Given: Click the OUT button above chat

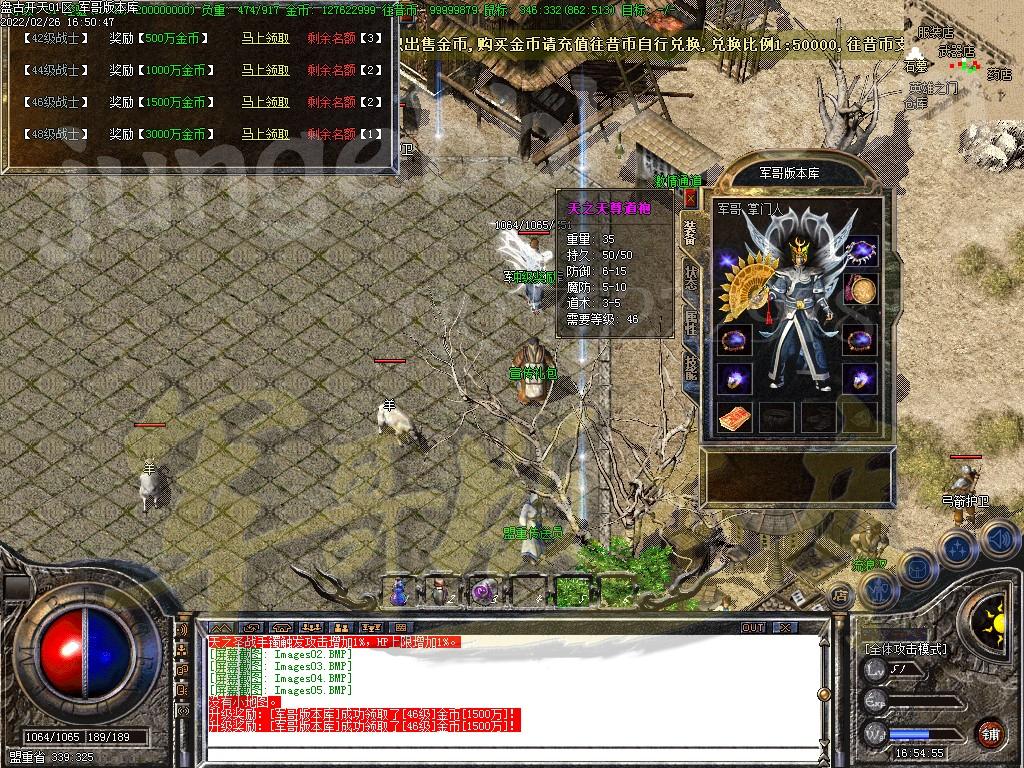Looking at the screenshot, I should coord(753,628).
